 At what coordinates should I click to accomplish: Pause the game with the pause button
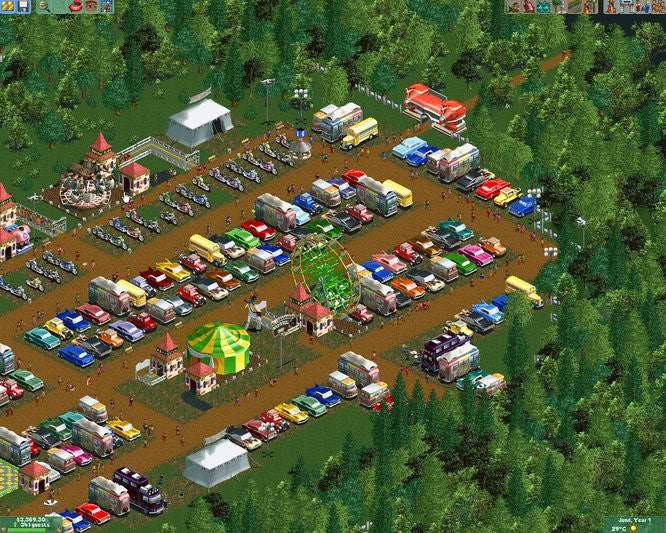6,6
